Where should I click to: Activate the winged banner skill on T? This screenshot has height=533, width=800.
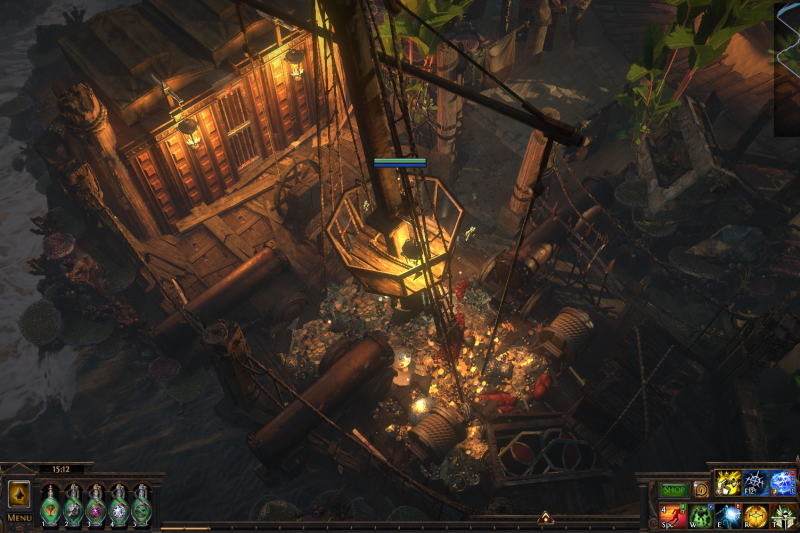(x=783, y=516)
